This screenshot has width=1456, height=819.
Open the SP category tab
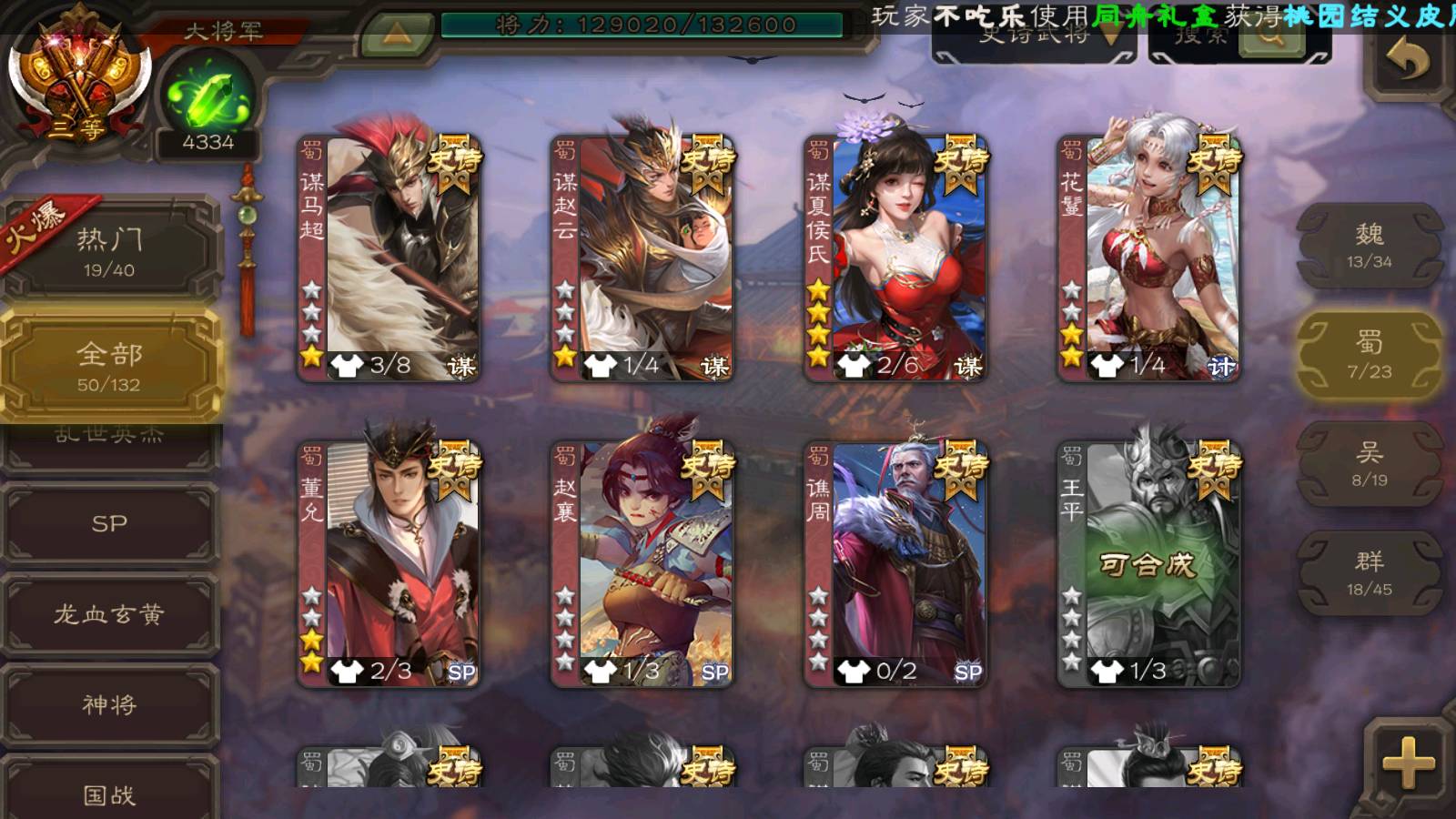pyautogui.click(x=109, y=523)
